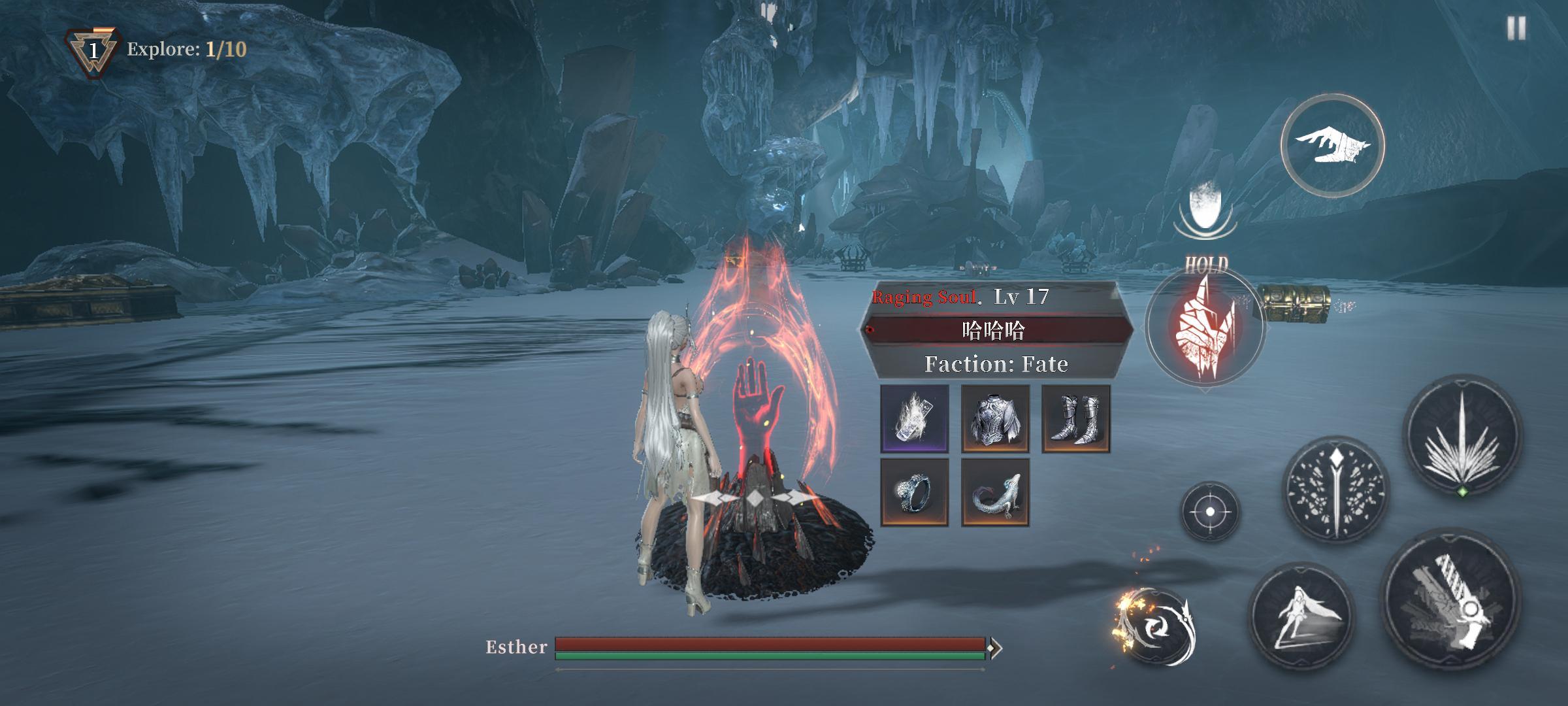
Task: Trigger the fiery swirl swap ability
Action: click(x=1158, y=628)
